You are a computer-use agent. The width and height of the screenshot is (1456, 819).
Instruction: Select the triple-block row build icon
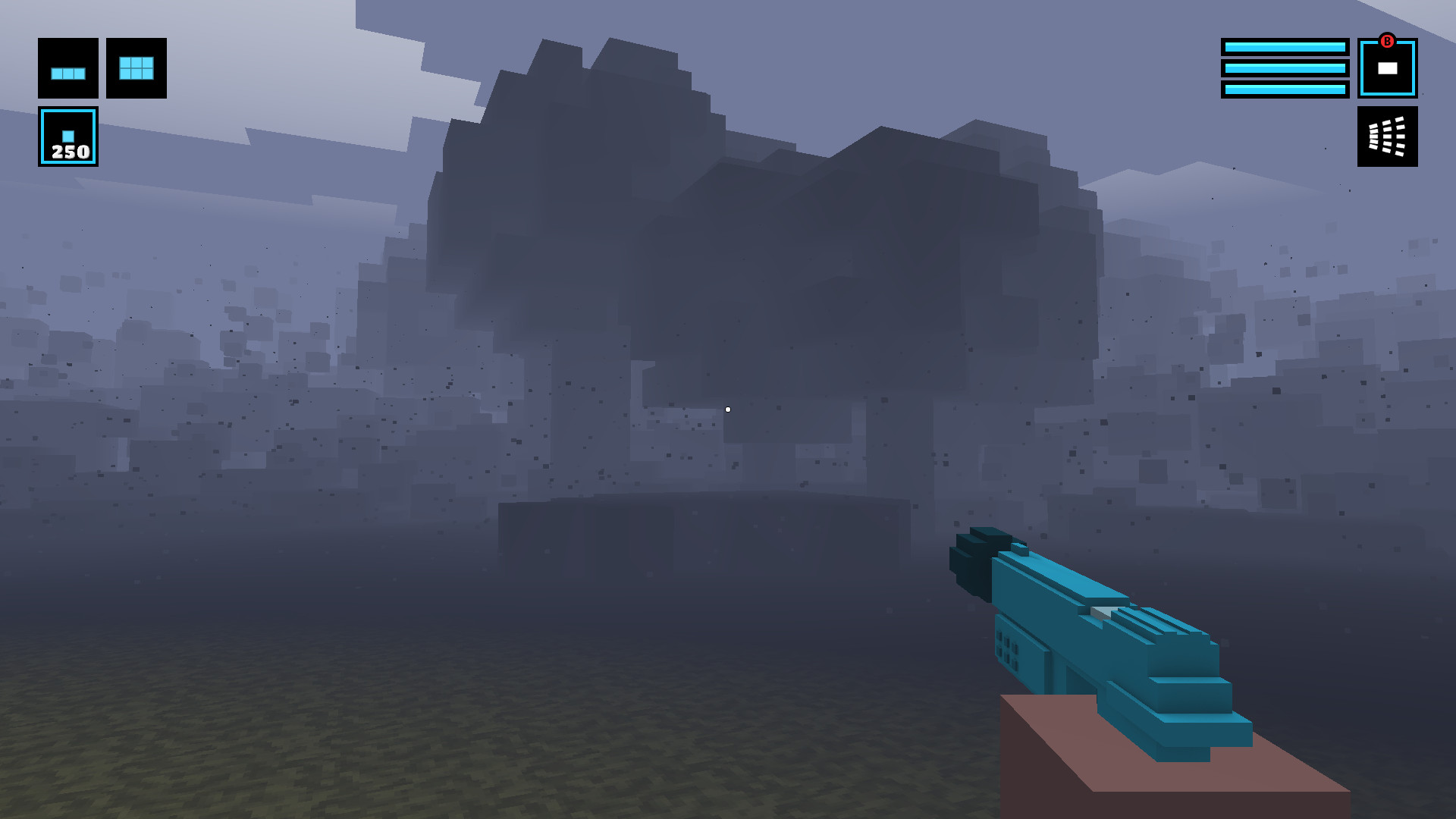[67, 71]
